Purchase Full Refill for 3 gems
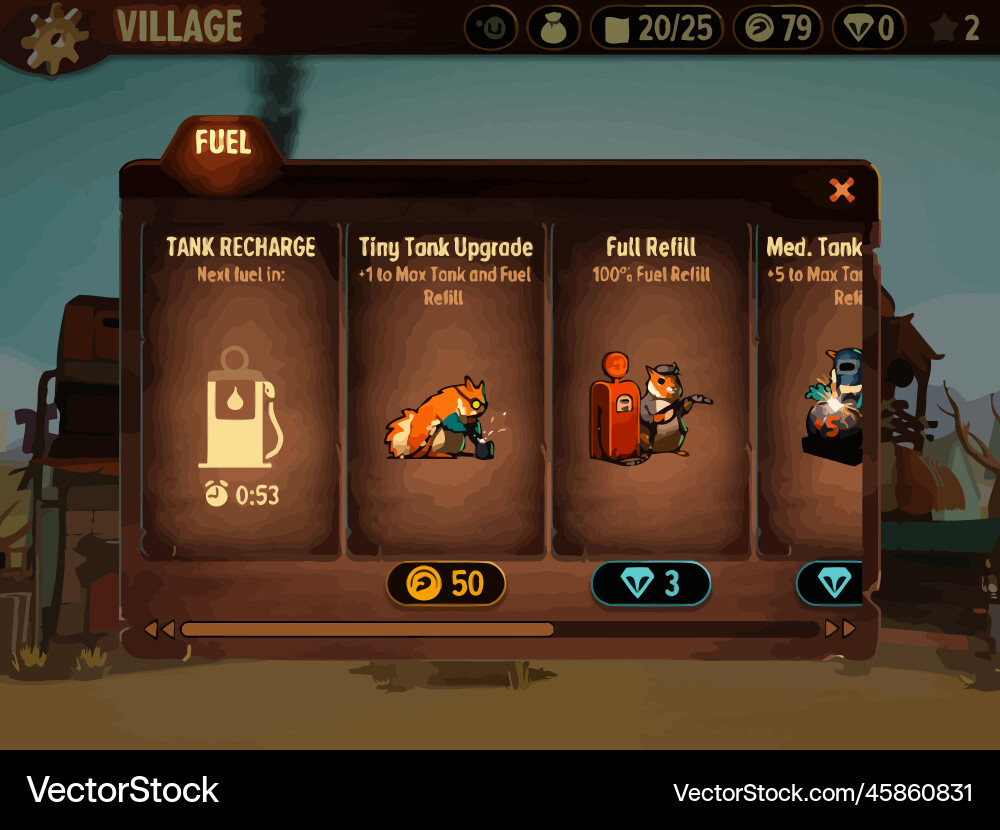1000x830 pixels. point(651,583)
